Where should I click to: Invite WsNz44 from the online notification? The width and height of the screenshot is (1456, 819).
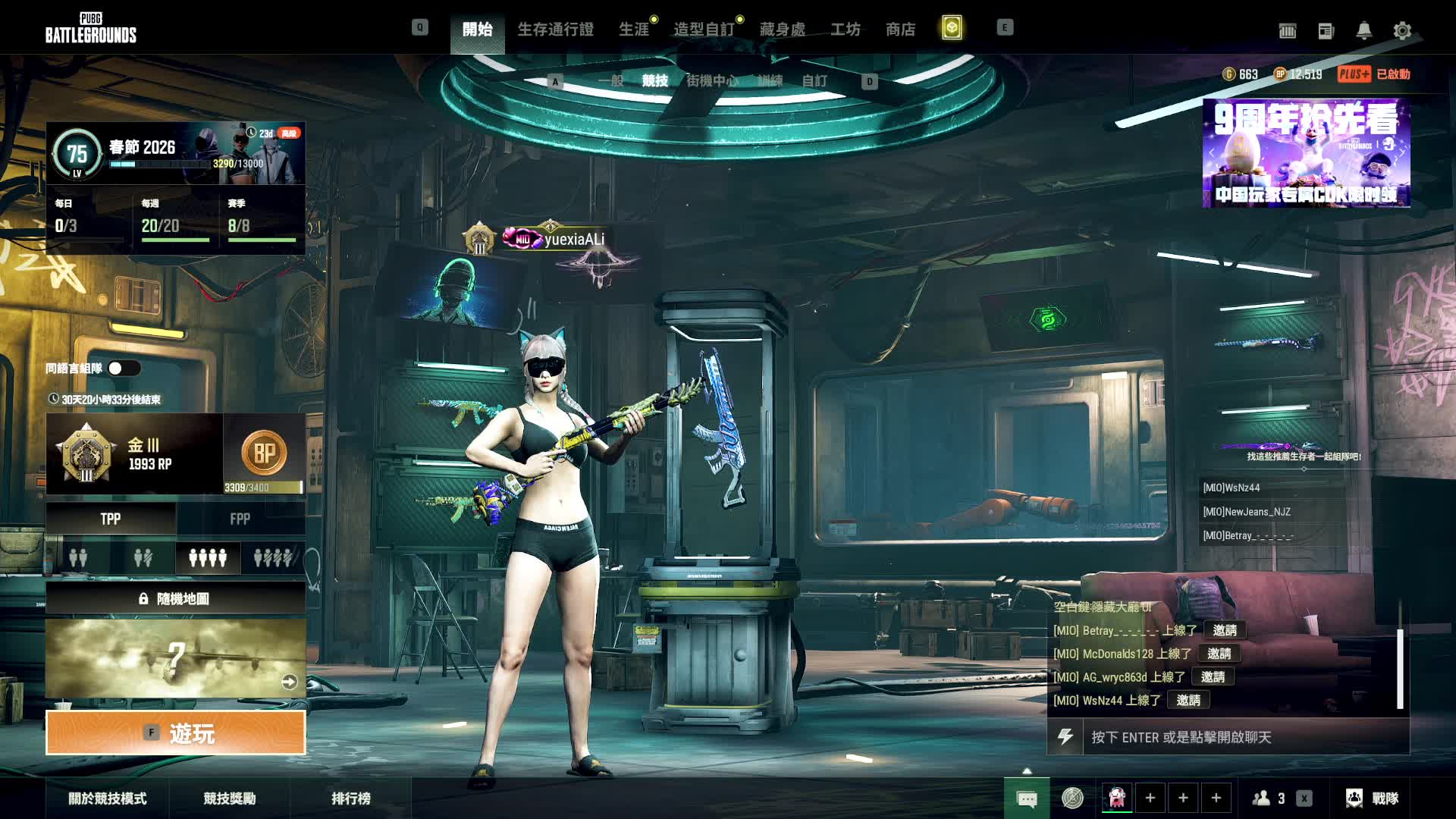coord(1188,700)
